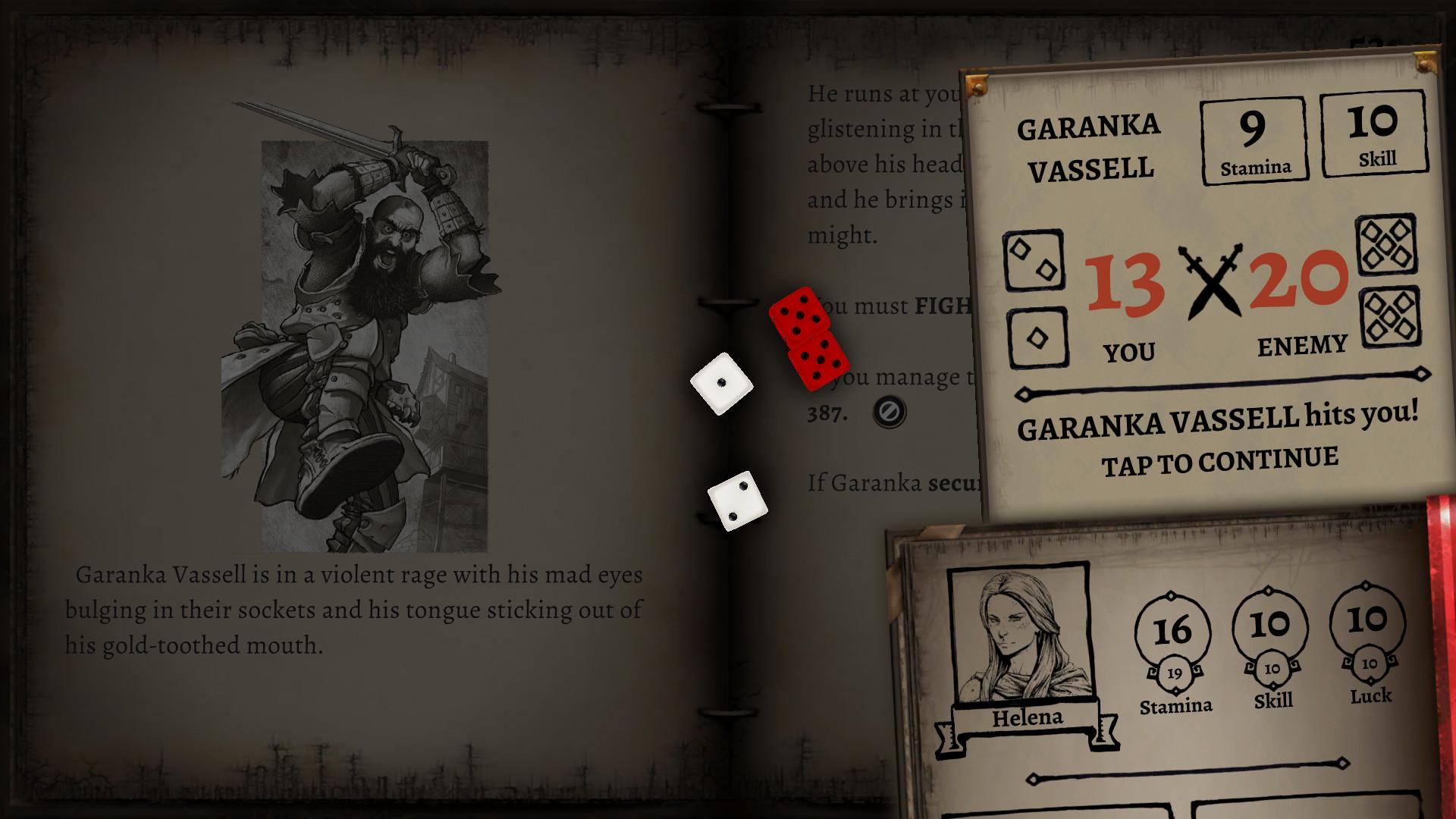Select Garanka's Stamina 9 badge

(x=1254, y=139)
